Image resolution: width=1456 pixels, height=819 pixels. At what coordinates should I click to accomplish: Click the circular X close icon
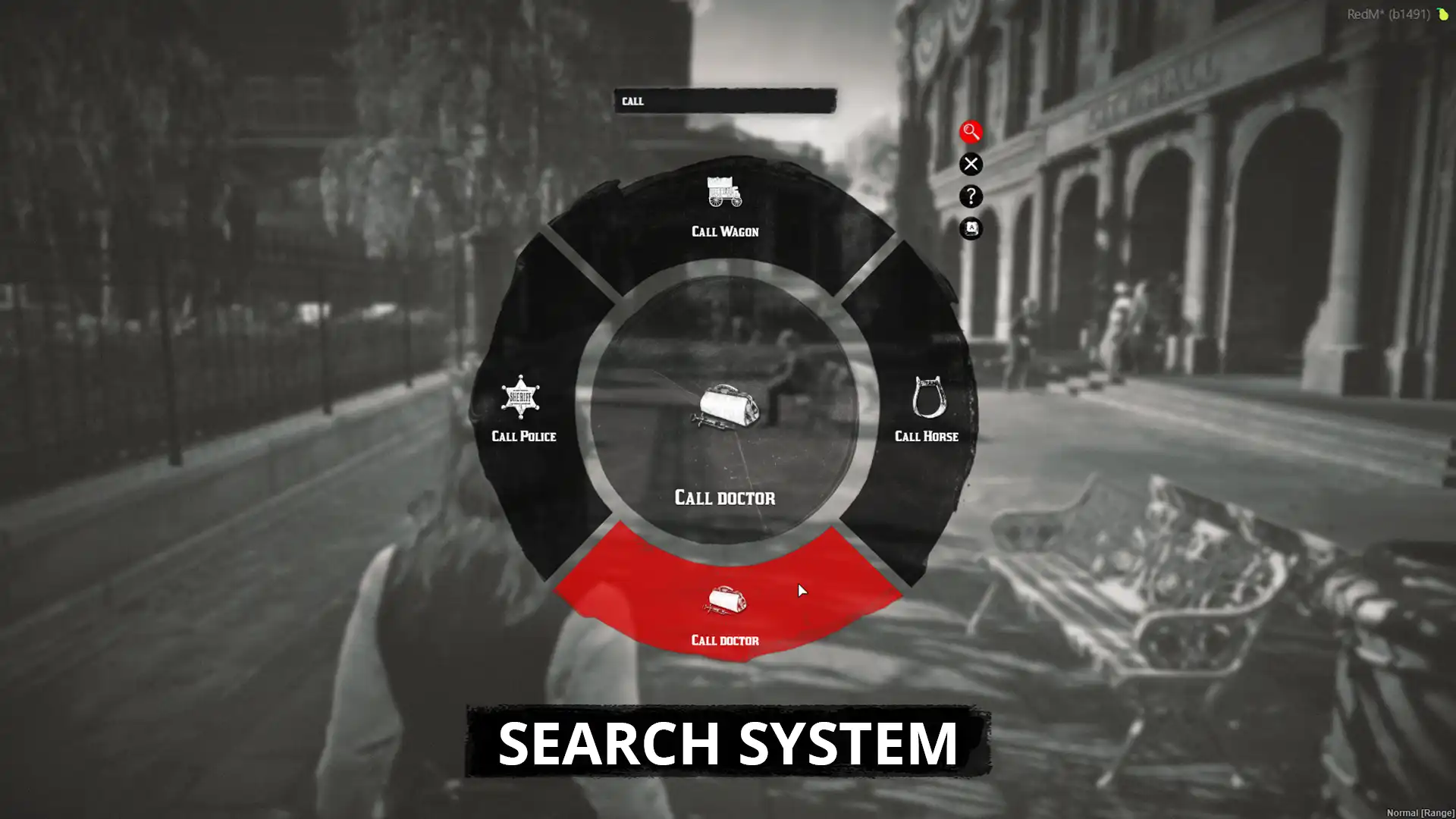pyautogui.click(x=971, y=165)
